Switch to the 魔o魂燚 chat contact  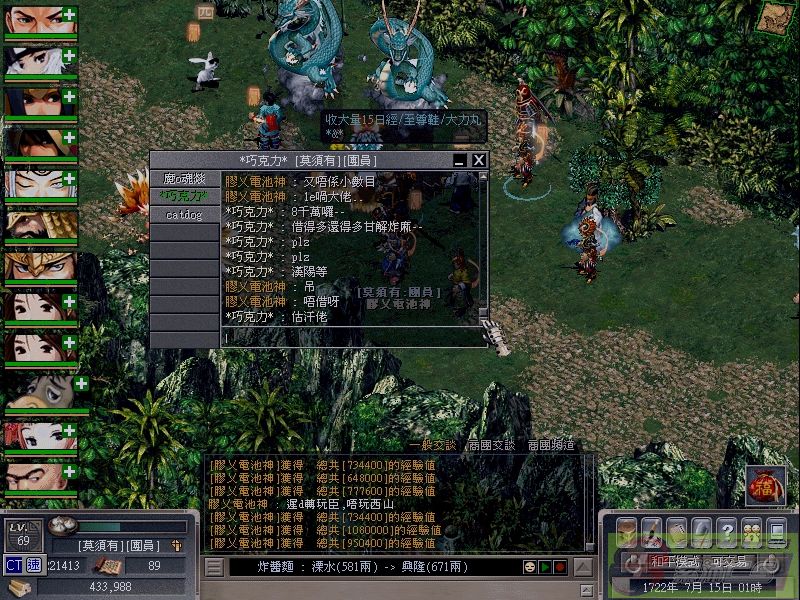(x=184, y=178)
